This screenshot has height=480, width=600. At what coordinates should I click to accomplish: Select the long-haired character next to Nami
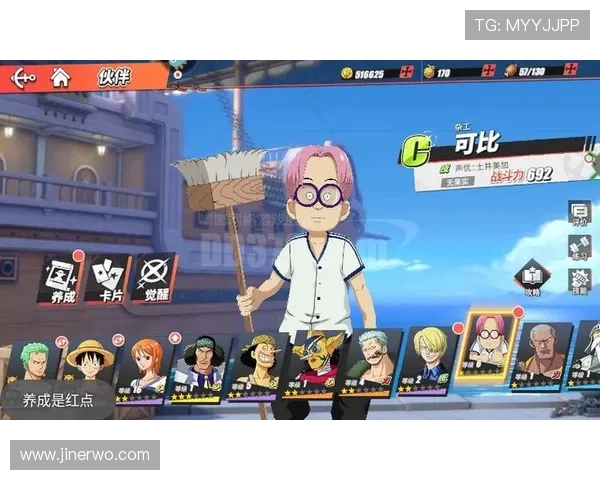pos(202,367)
